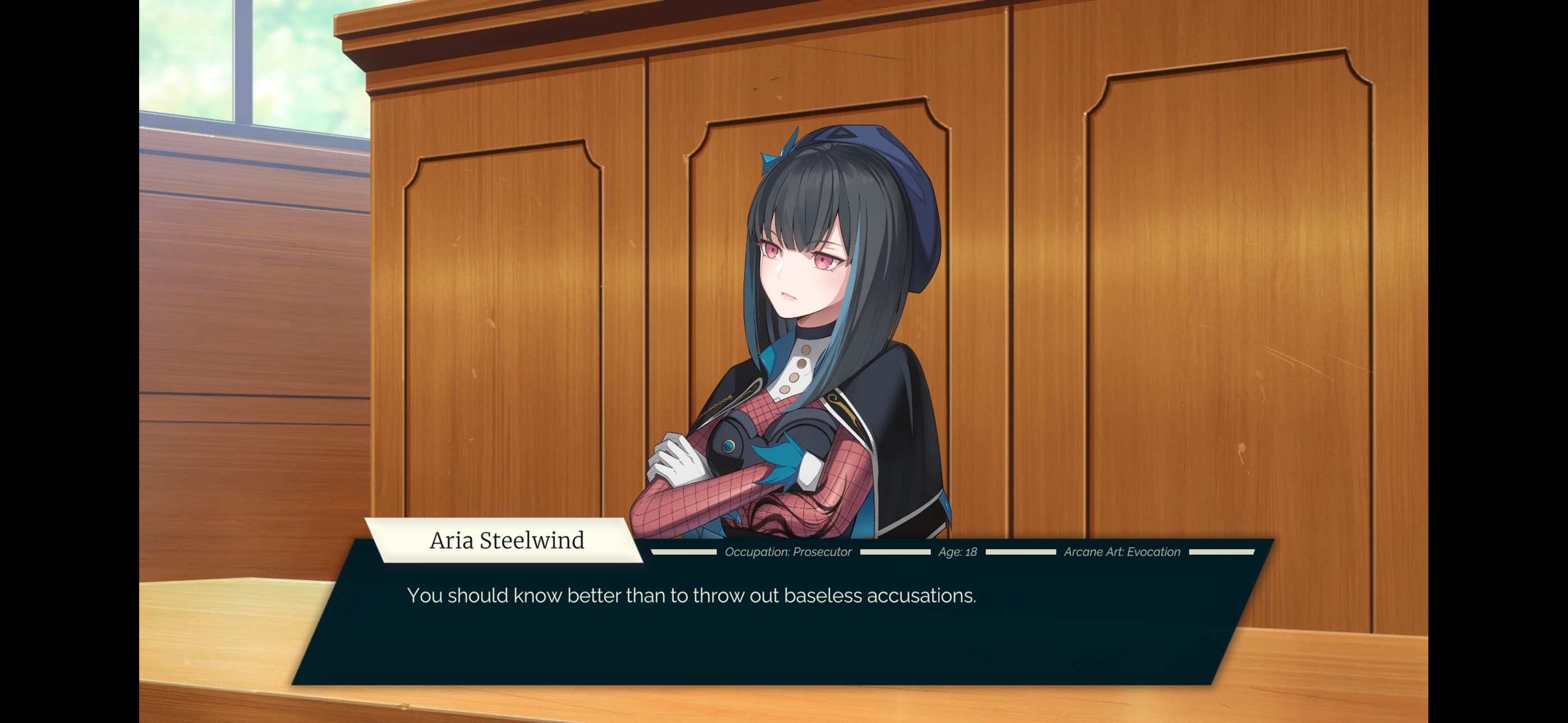Click the Age: 18 label
The width and height of the screenshot is (1568, 723).
click(957, 553)
